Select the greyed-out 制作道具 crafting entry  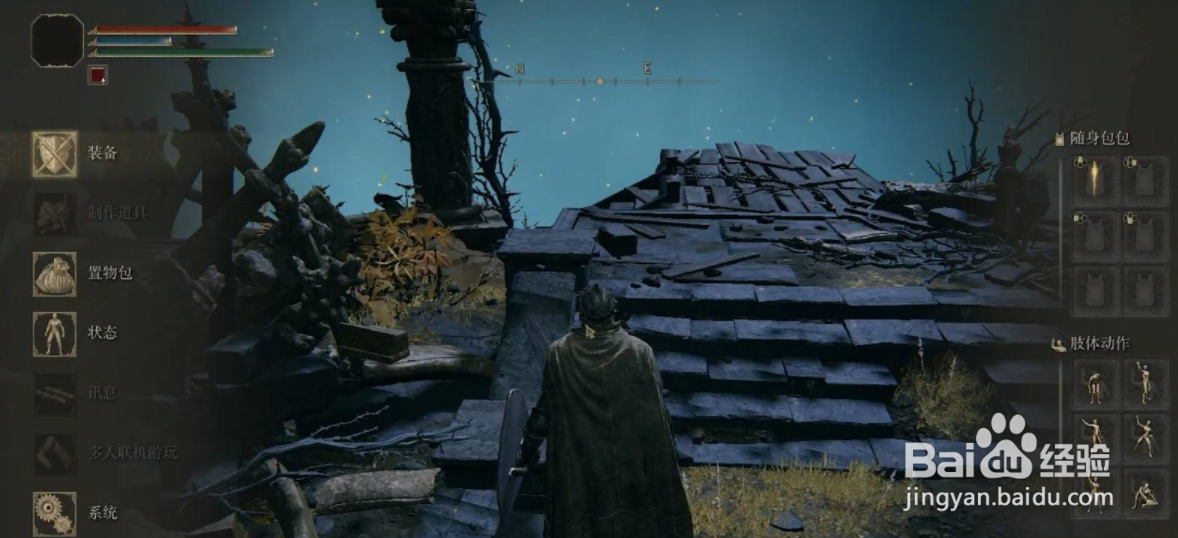pos(56,213)
